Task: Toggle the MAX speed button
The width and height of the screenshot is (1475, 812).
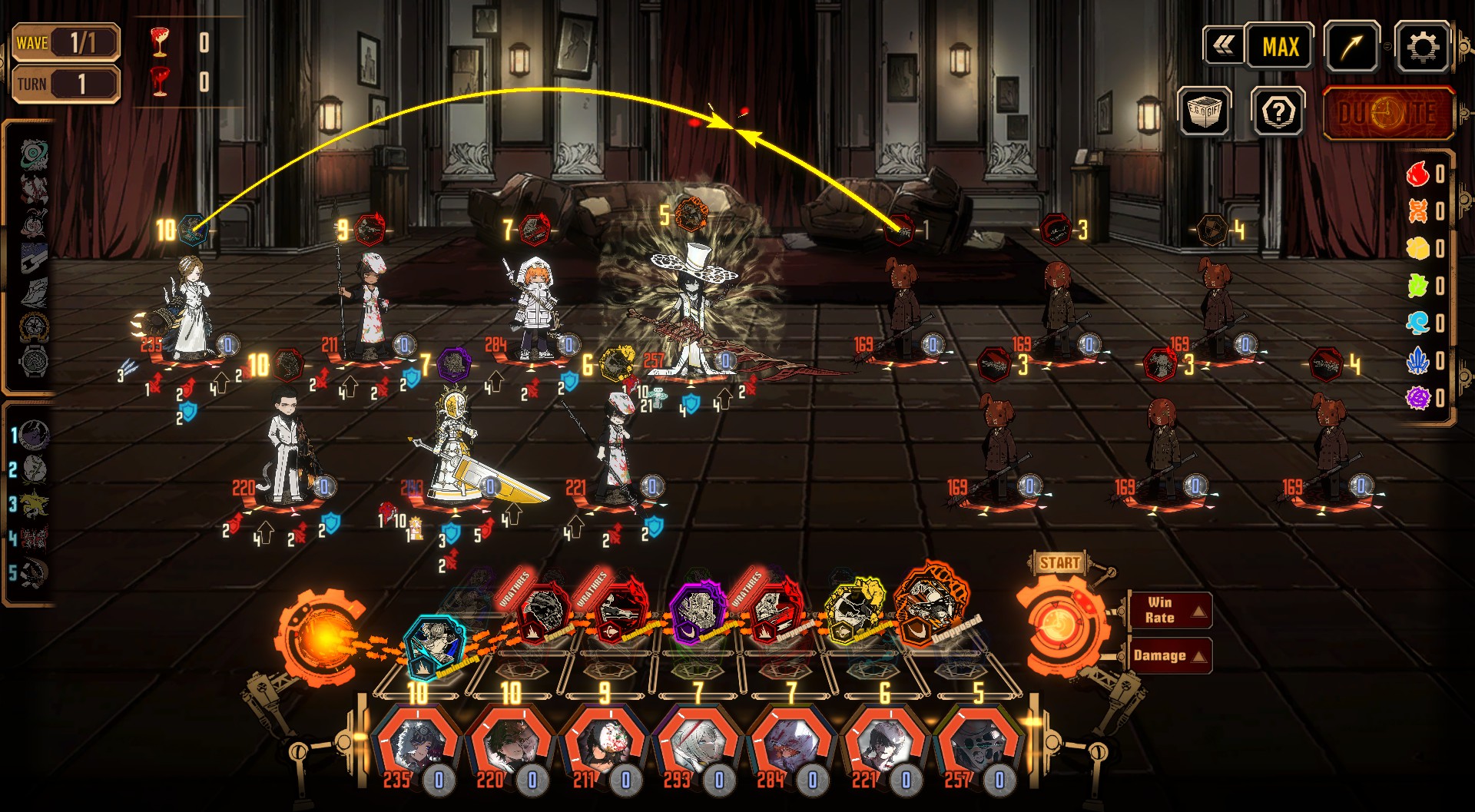Action: (1280, 47)
